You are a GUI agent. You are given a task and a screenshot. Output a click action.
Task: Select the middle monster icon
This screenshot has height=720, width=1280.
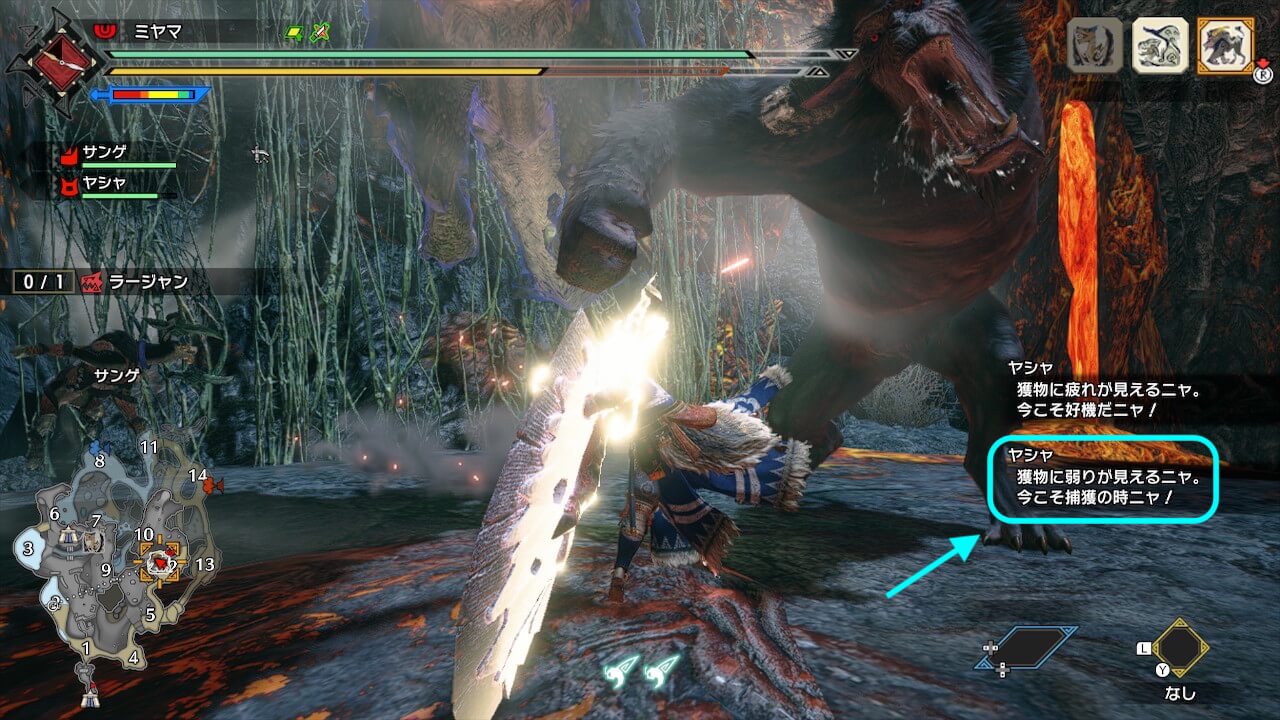[1159, 46]
